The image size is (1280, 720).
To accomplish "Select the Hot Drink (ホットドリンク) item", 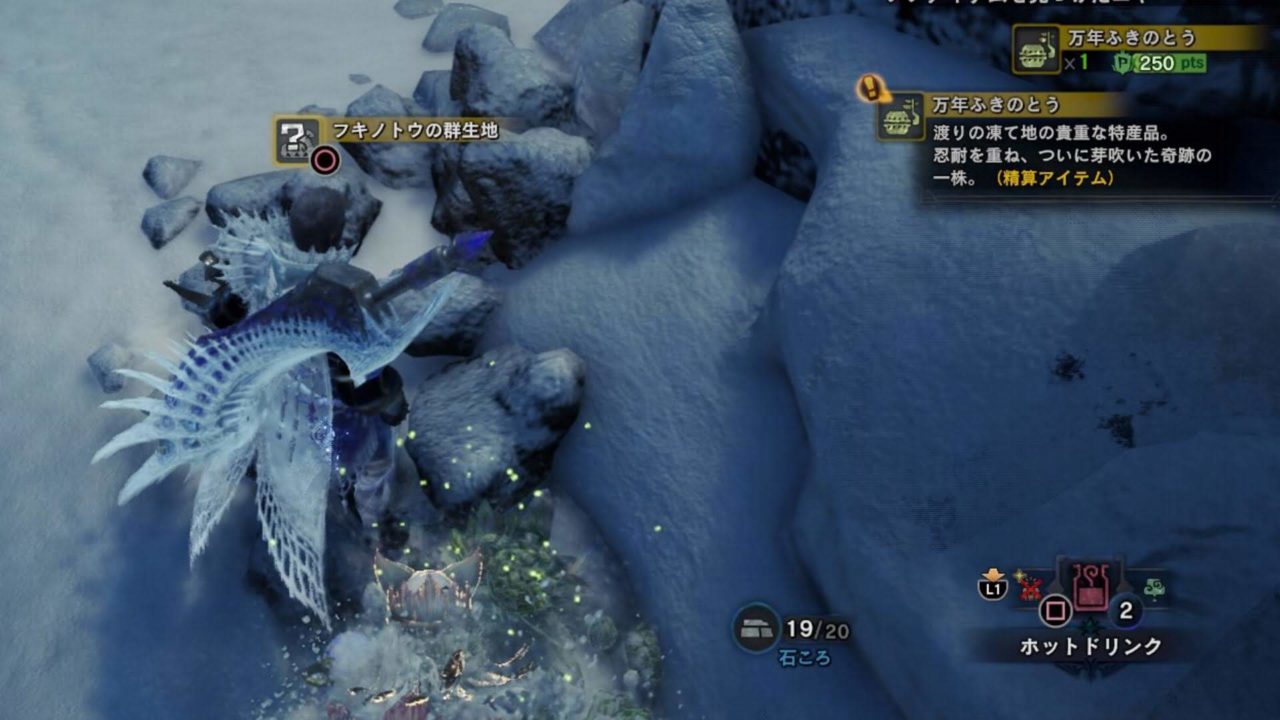I will (x=1089, y=588).
